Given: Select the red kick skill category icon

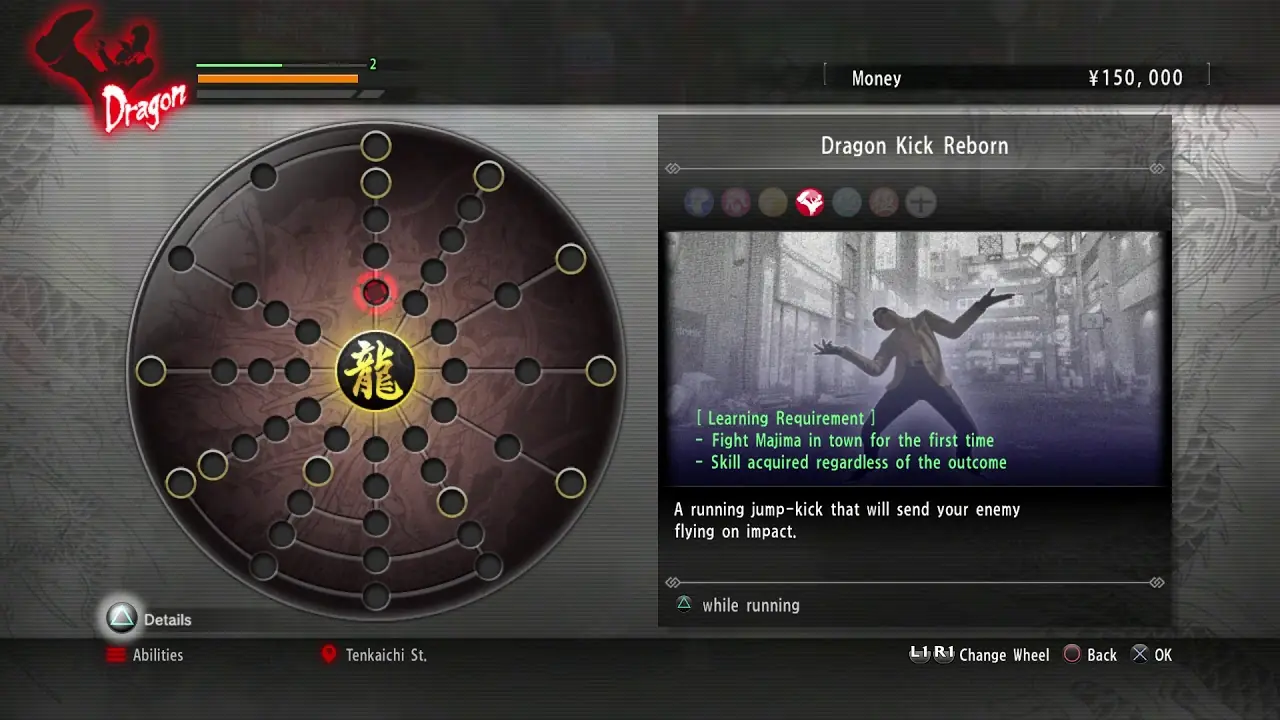Looking at the screenshot, I should [809, 202].
